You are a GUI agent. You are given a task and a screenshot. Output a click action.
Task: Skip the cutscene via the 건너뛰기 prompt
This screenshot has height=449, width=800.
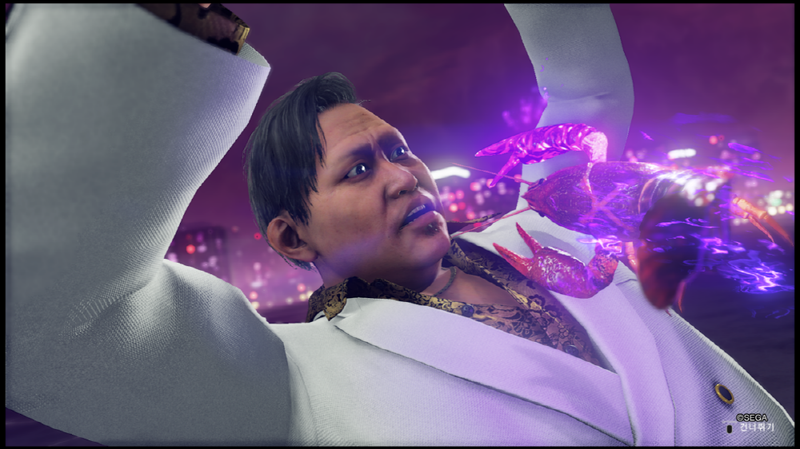pyautogui.click(x=756, y=427)
